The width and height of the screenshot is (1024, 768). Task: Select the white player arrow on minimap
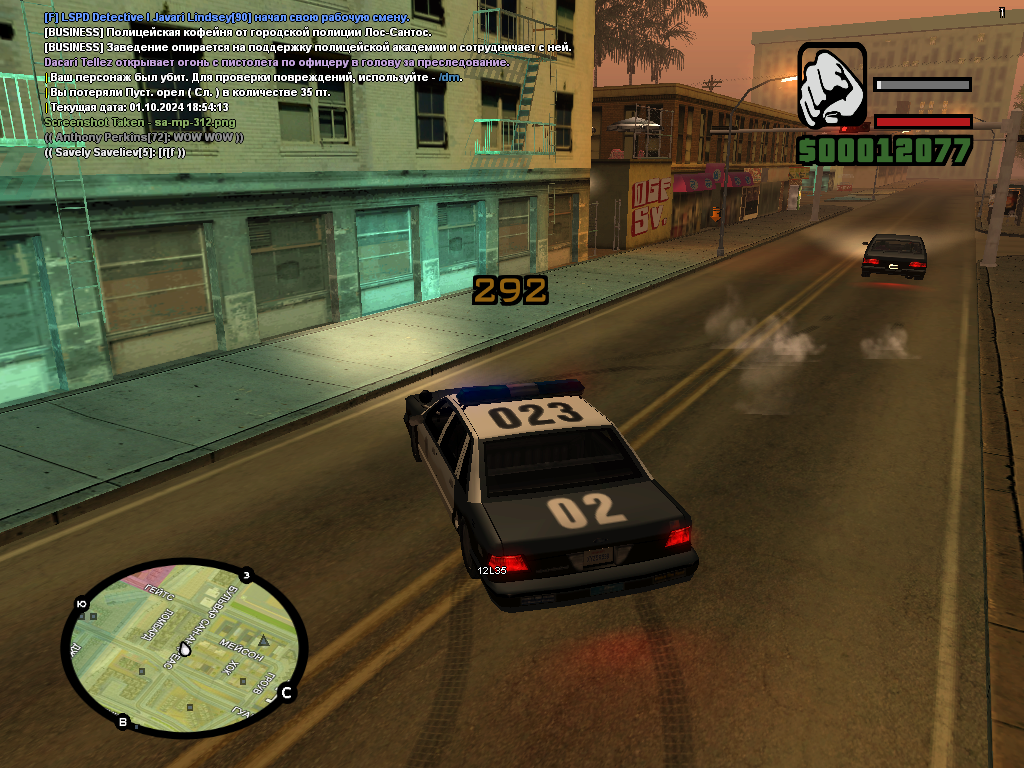(x=185, y=648)
